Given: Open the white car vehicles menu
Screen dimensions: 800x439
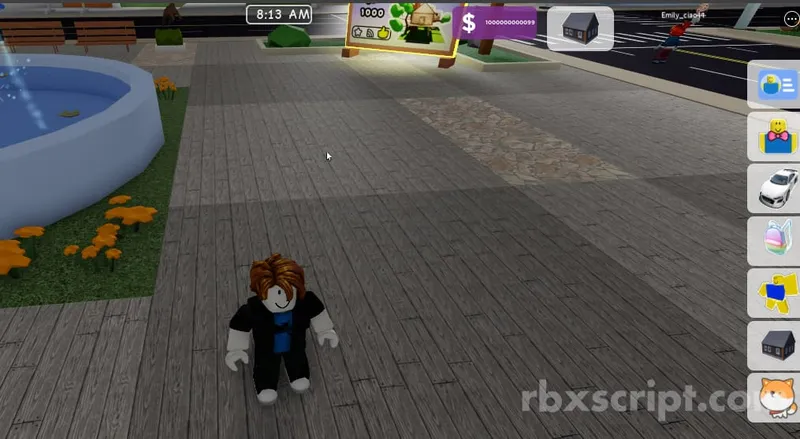Looking at the screenshot, I should pyautogui.click(x=776, y=188).
